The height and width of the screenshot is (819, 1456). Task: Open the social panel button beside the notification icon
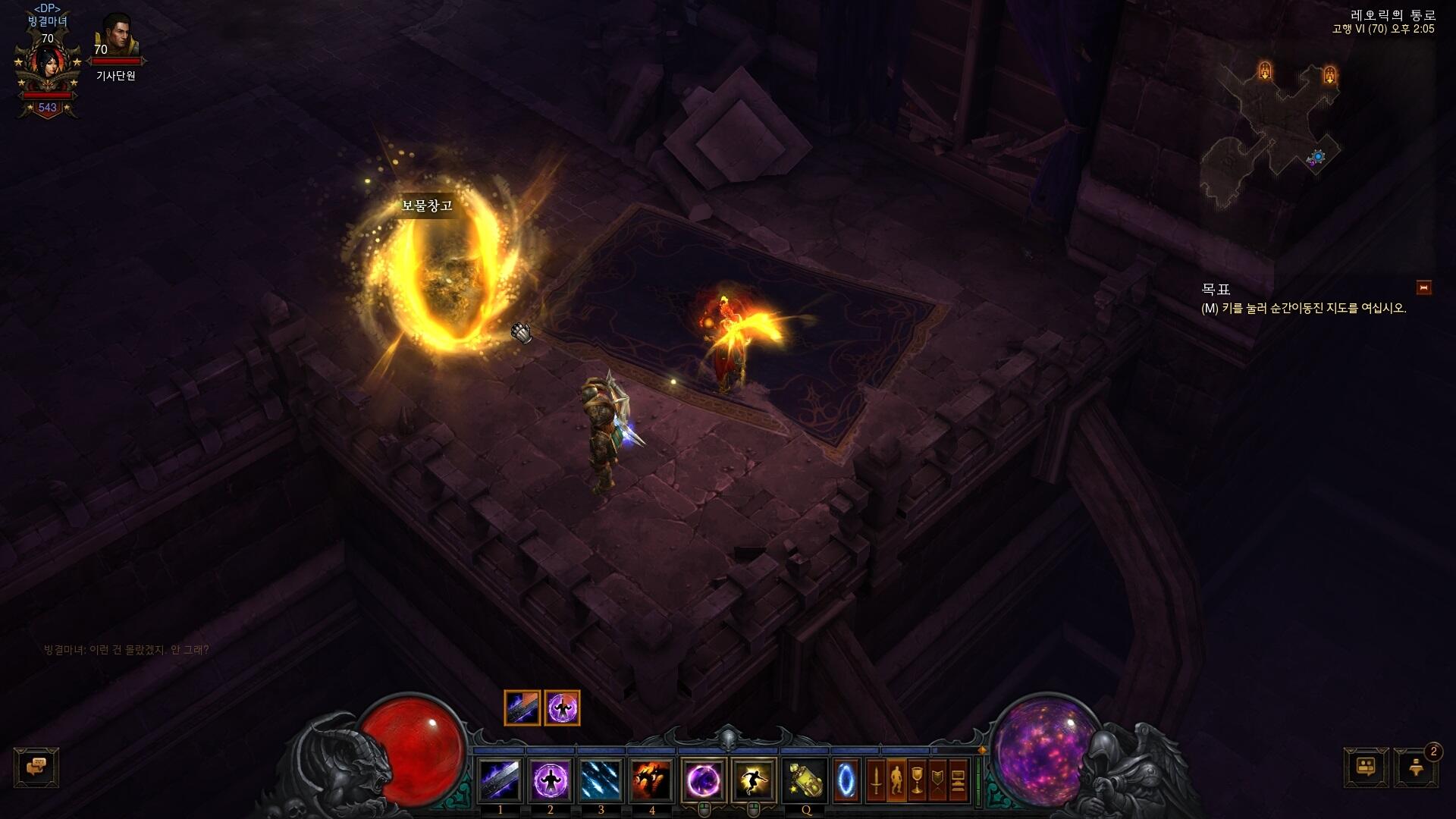(1366, 767)
